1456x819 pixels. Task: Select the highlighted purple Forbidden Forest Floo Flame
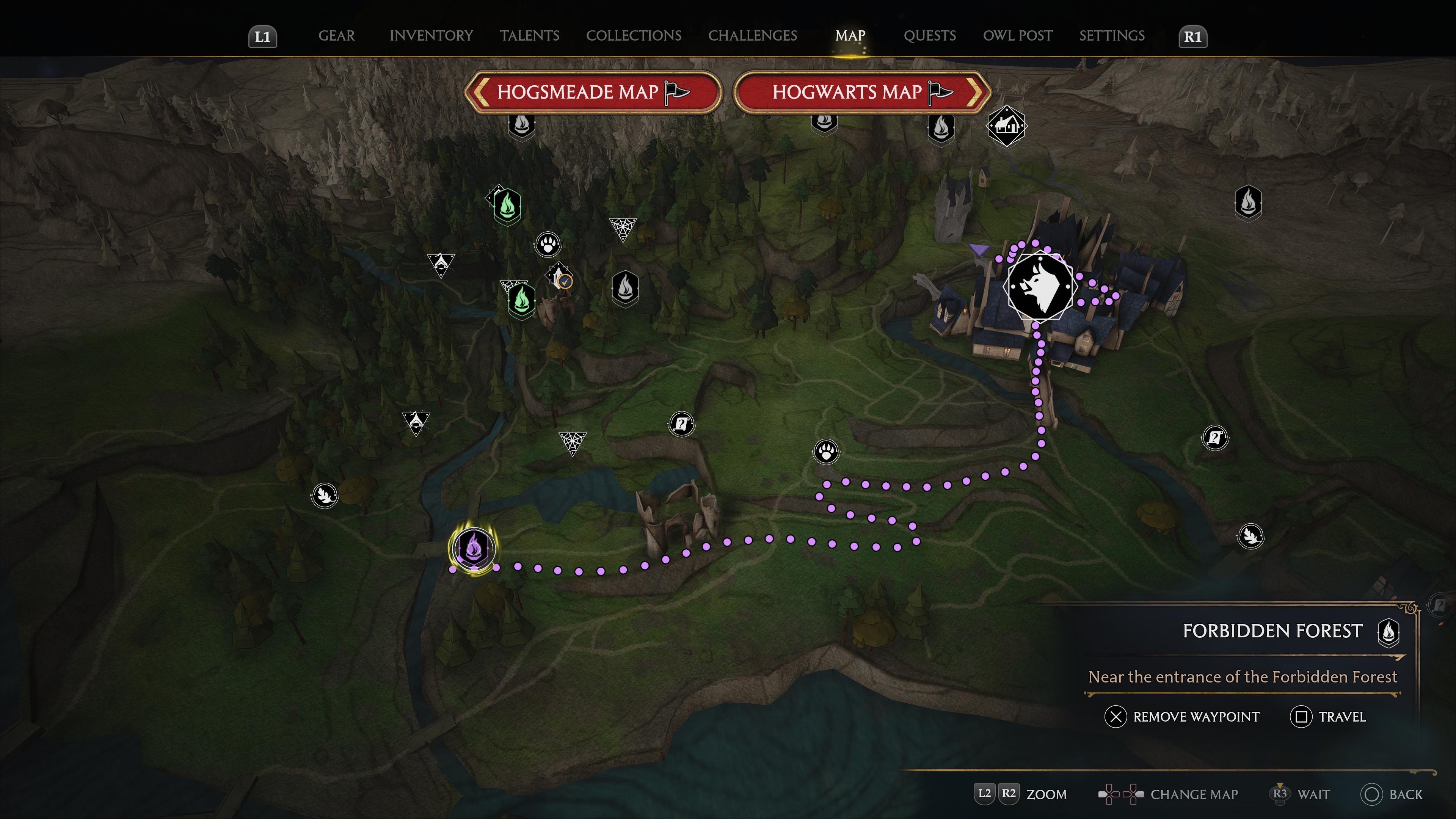pos(473,548)
